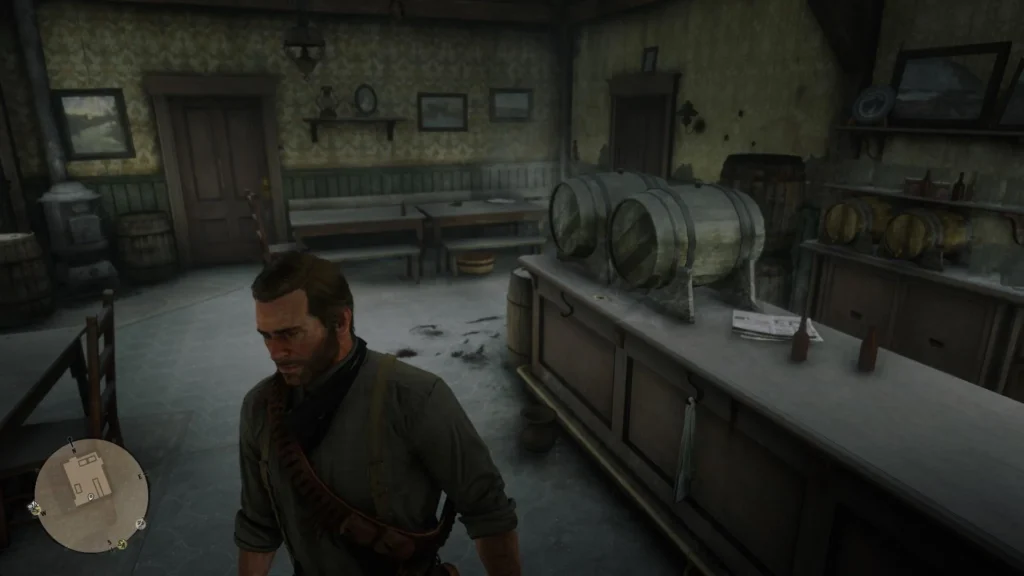Click the player position marker on the minimap

[x=91, y=495]
